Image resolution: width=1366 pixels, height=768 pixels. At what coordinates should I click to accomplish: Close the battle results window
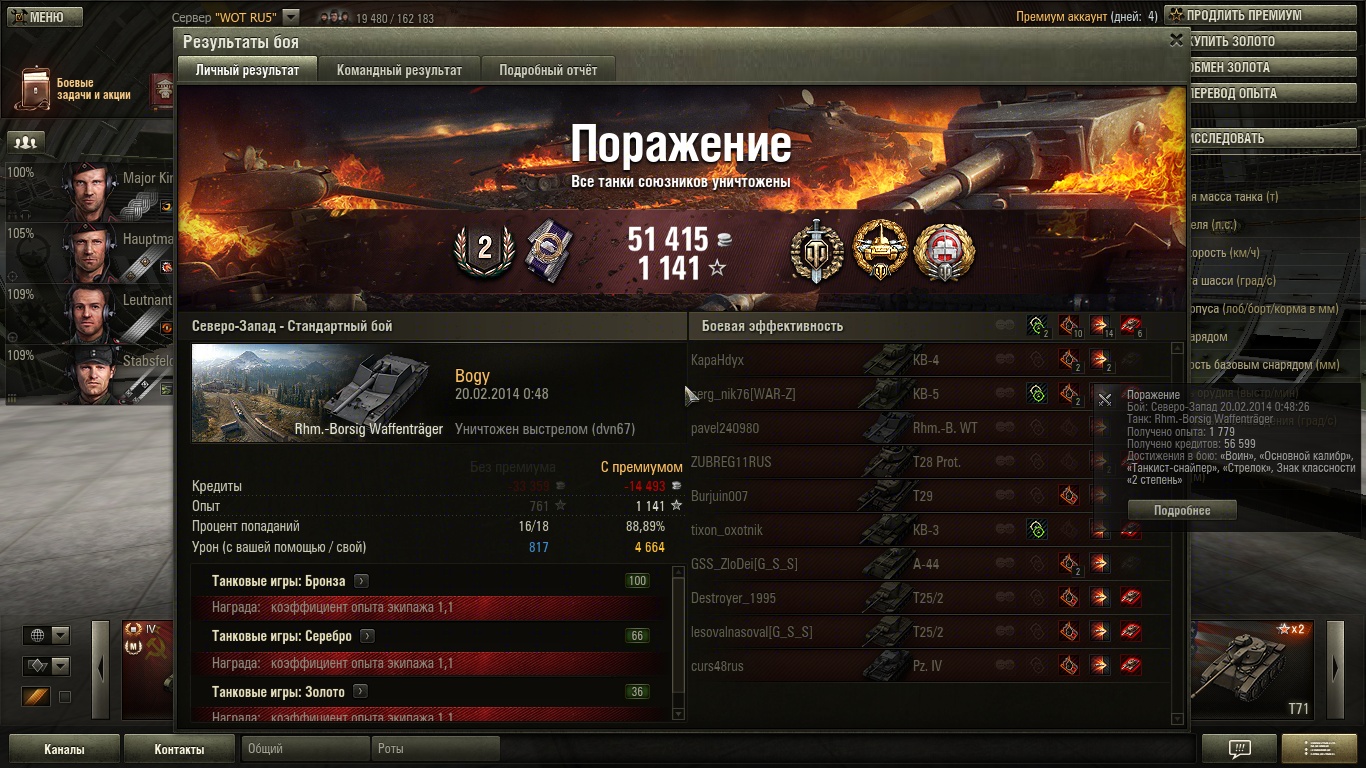click(x=1176, y=41)
